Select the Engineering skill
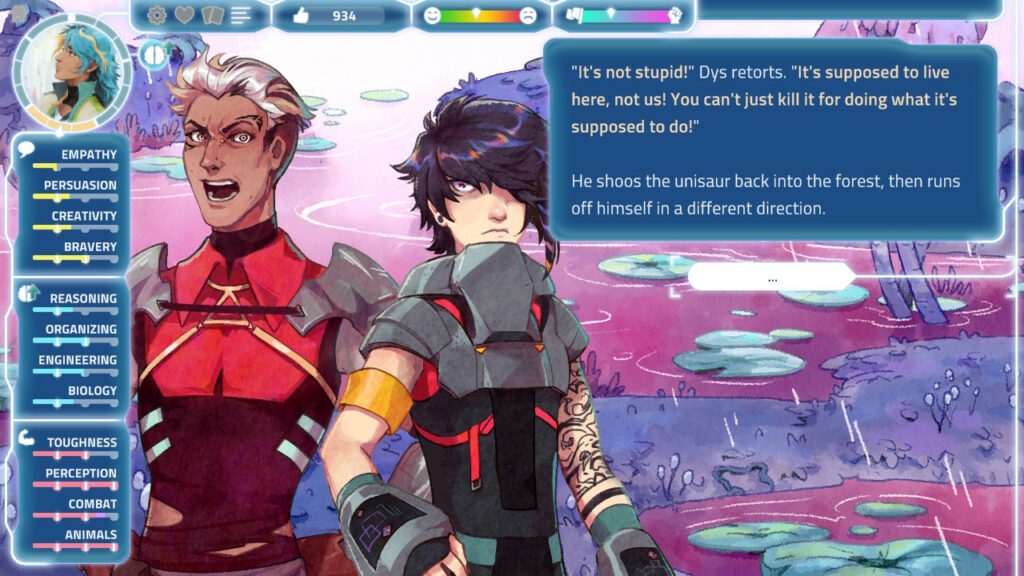This screenshot has width=1024, height=576. pos(78,361)
